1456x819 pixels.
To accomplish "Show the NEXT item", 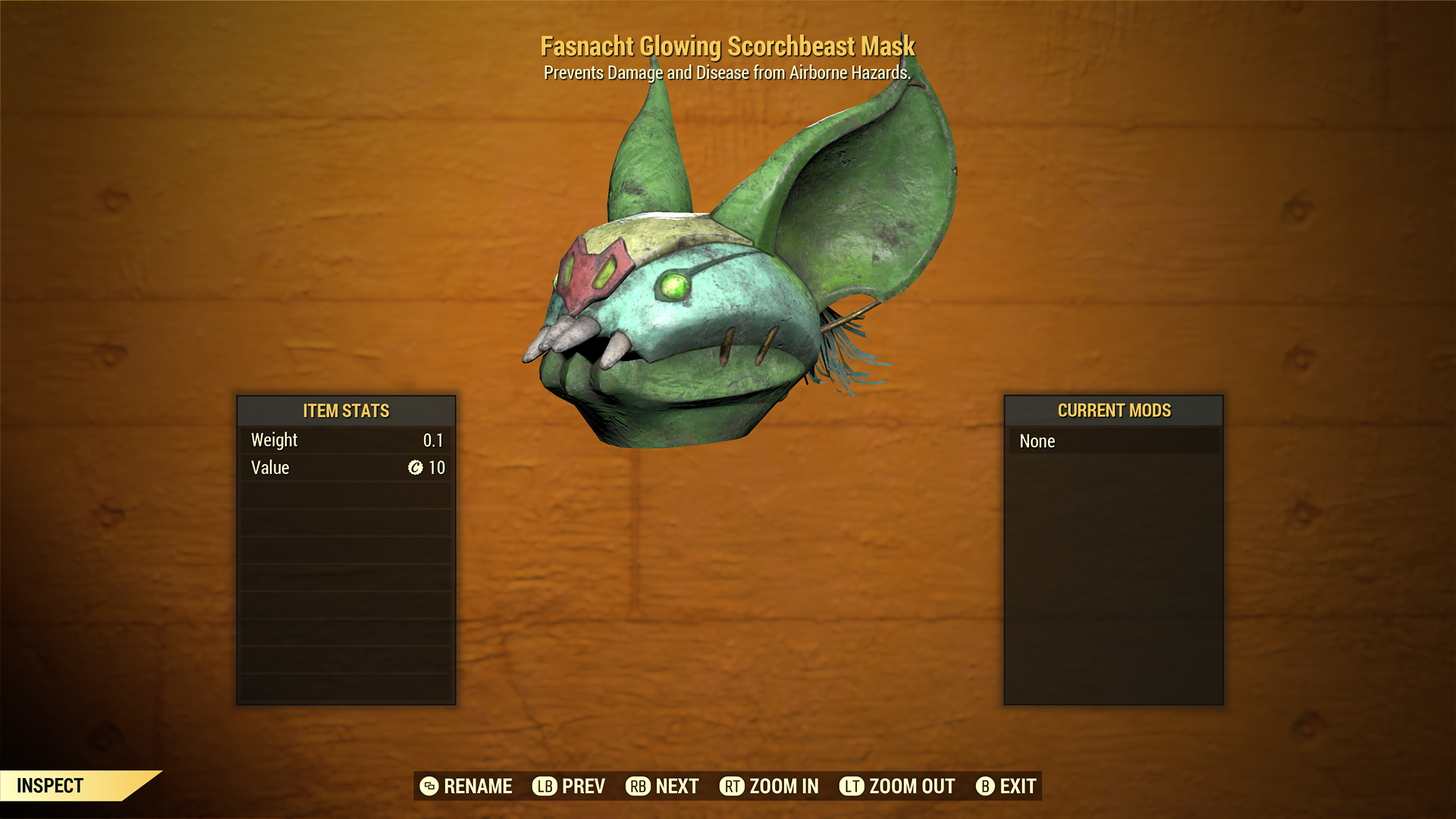I will point(662,786).
